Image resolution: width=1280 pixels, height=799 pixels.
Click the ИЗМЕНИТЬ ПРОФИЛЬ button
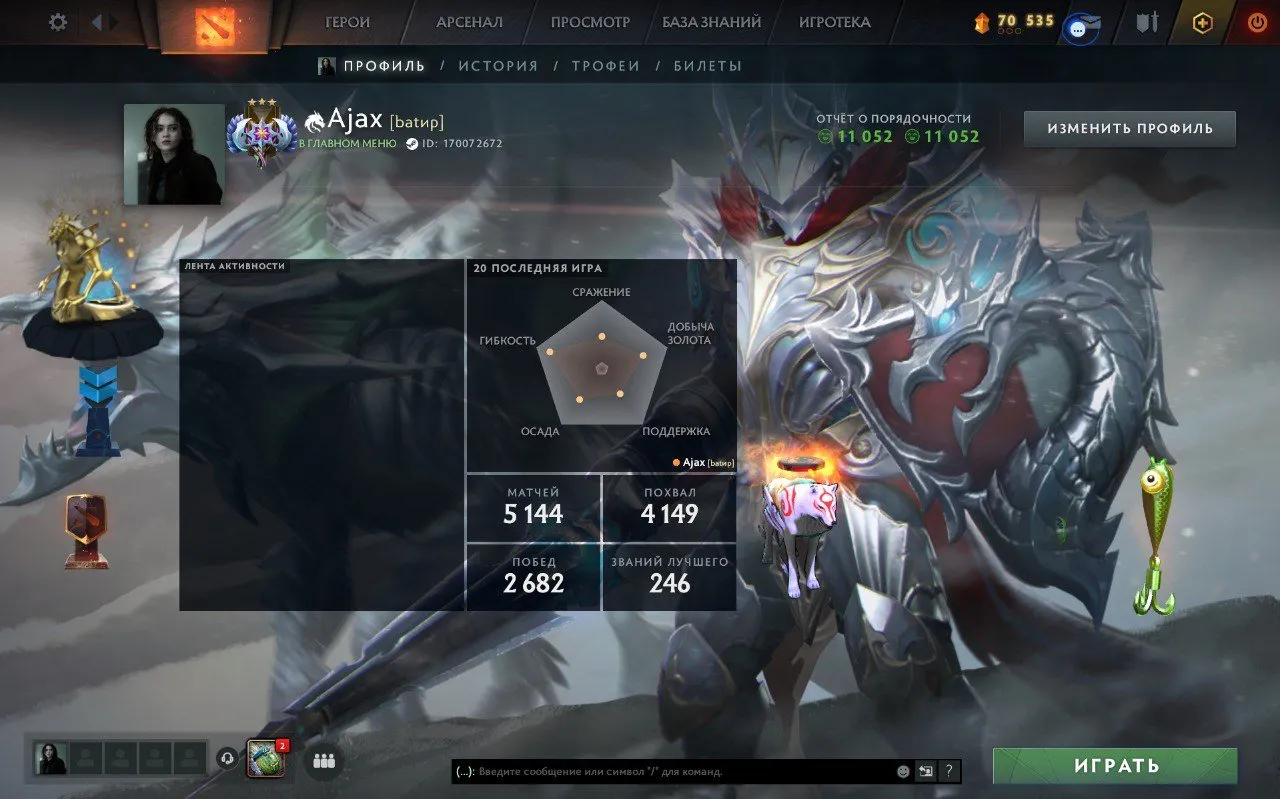tap(1129, 128)
